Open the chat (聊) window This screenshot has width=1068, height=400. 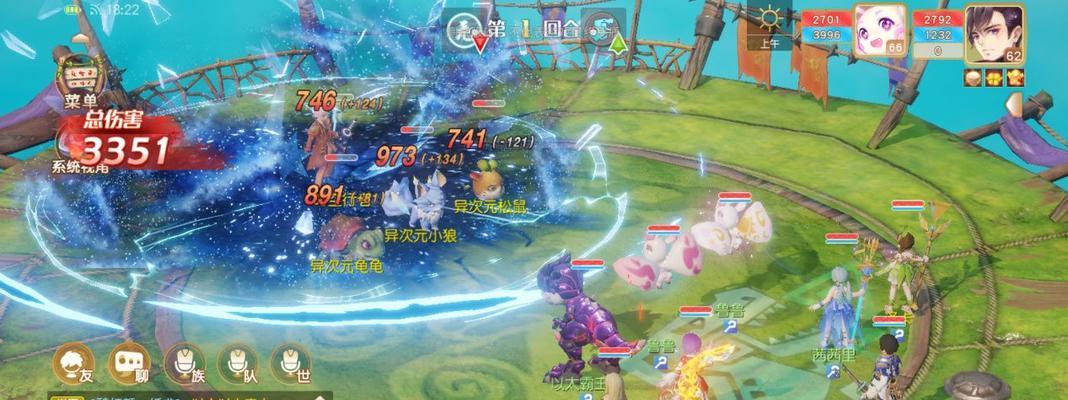coord(129,363)
